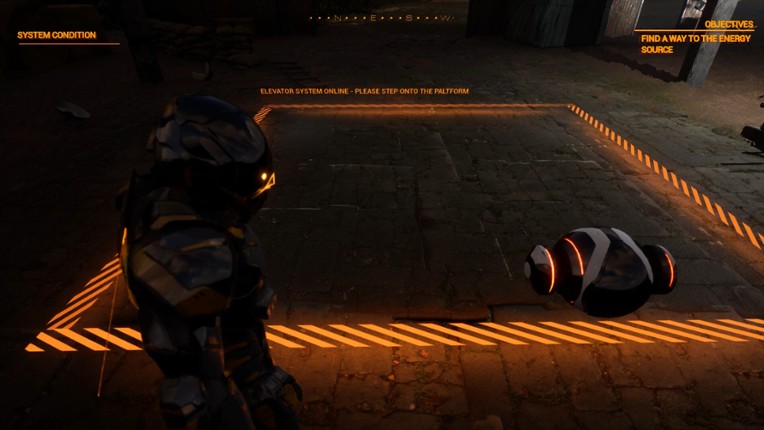This screenshot has height=430, width=764.
Task: Click the compass heading strip
Action: tap(381, 18)
